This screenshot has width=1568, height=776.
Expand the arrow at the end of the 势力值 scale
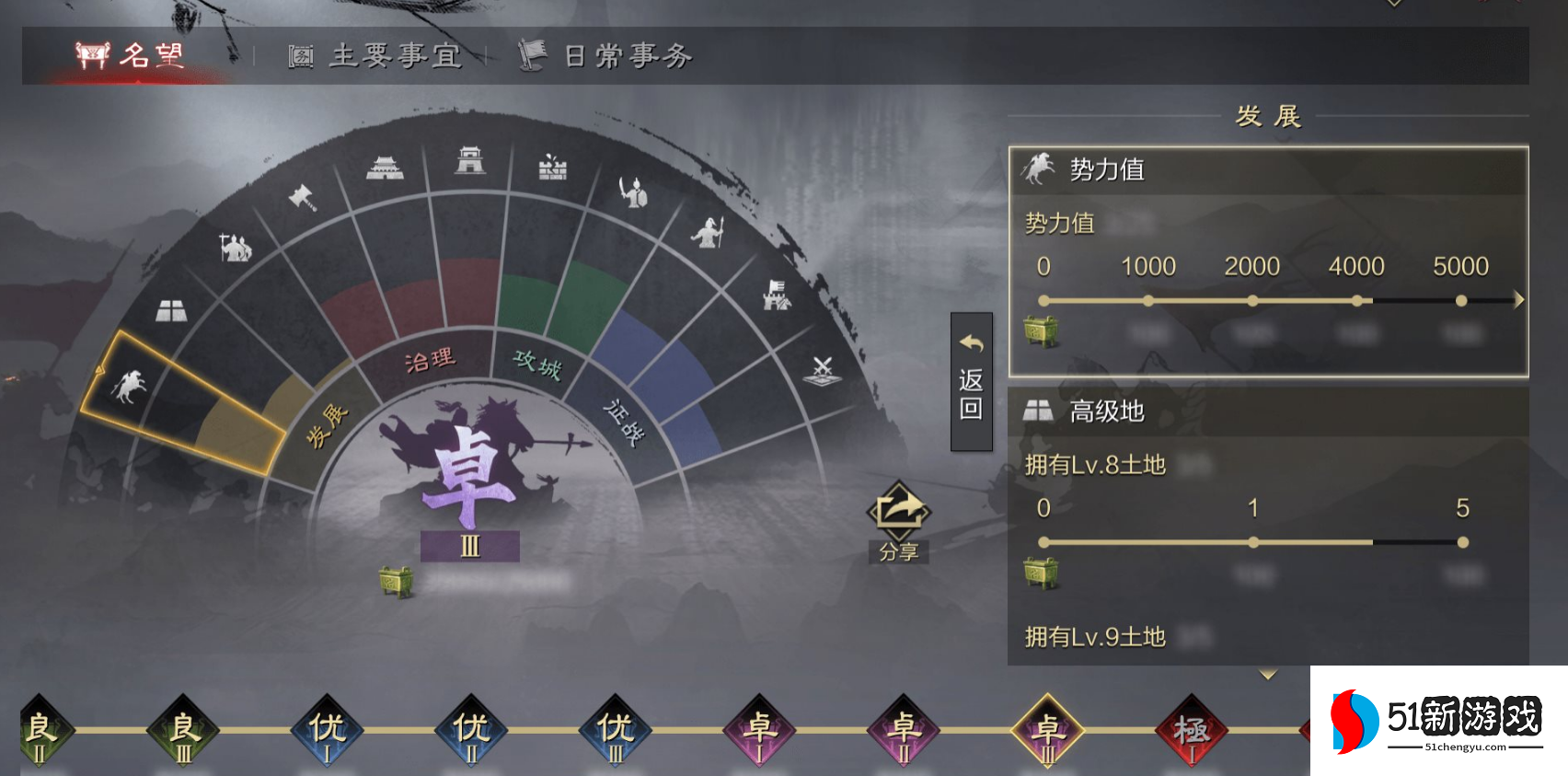pyautogui.click(x=1516, y=298)
